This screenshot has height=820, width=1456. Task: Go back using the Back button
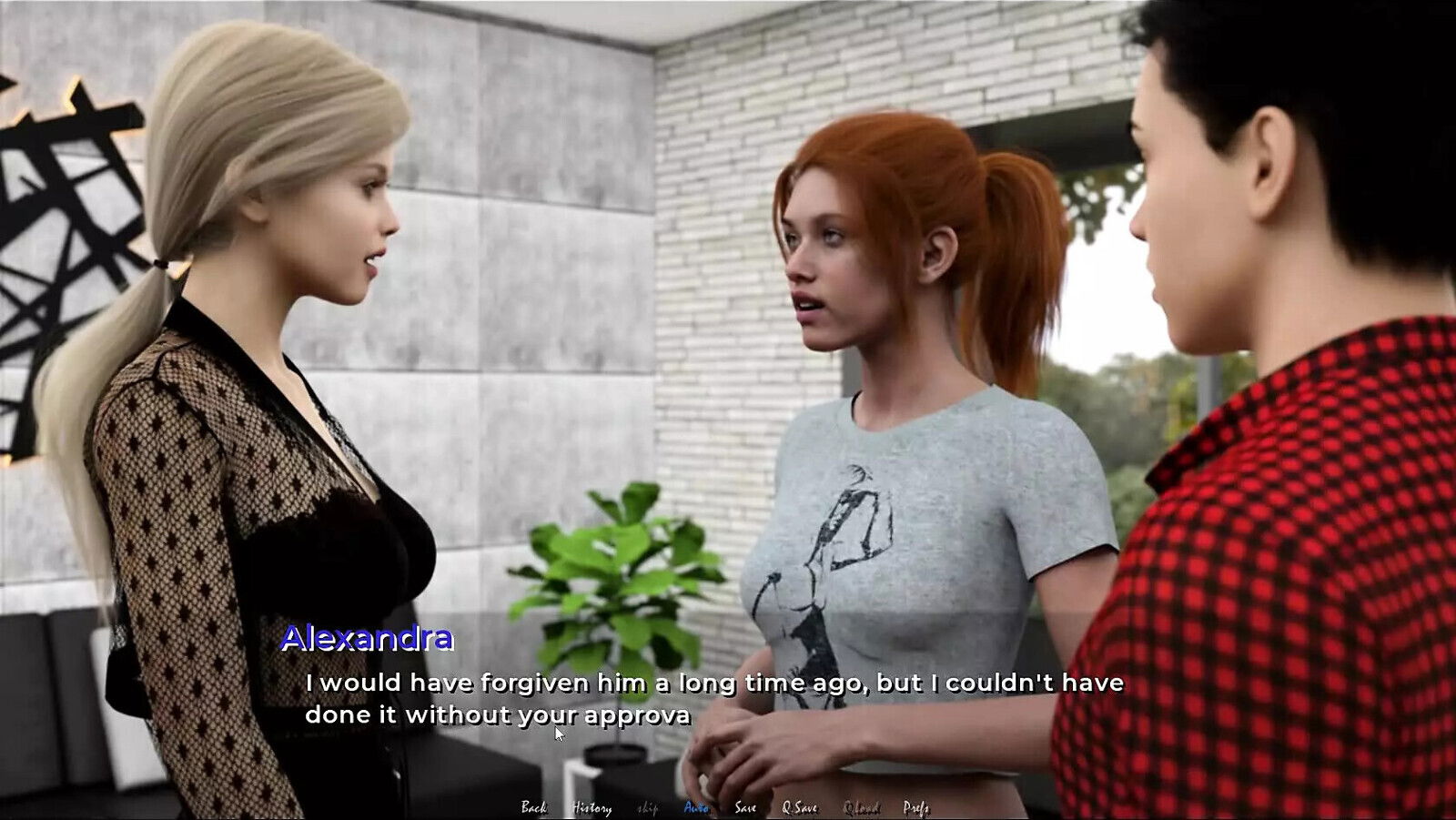pos(534,807)
